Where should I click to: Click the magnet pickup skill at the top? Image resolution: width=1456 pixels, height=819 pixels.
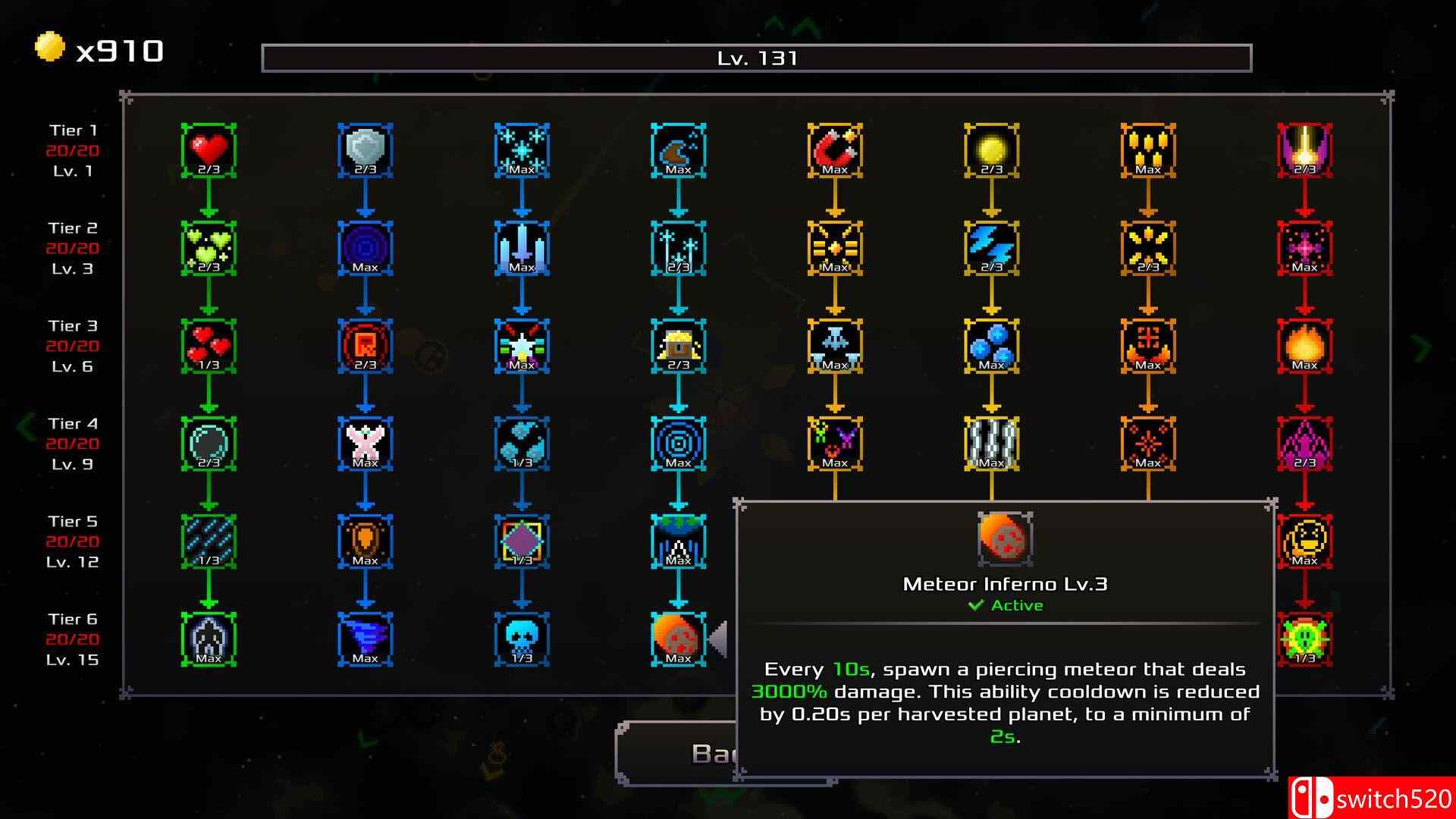pos(834,149)
